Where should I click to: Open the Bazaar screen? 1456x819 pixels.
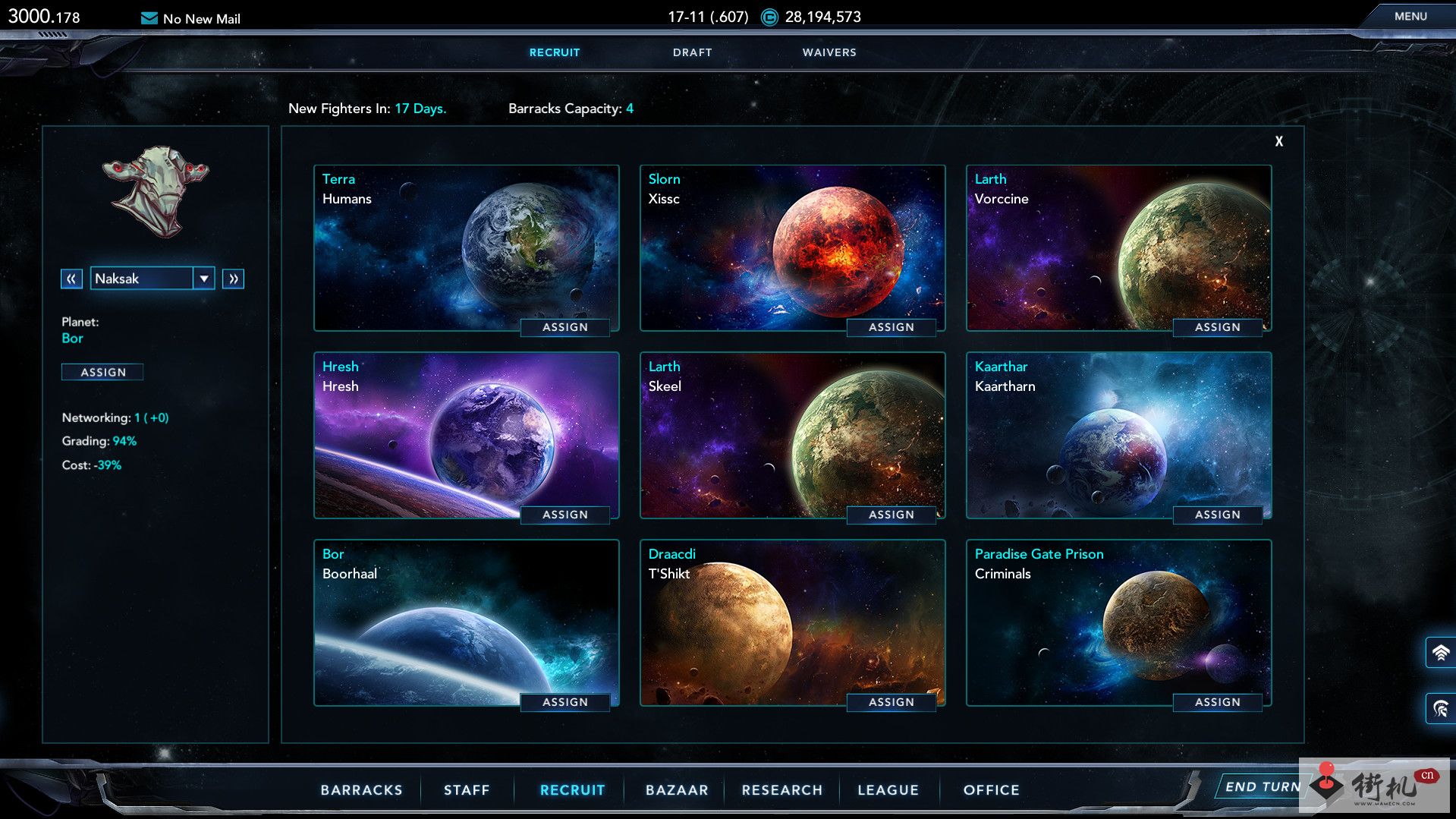point(677,790)
